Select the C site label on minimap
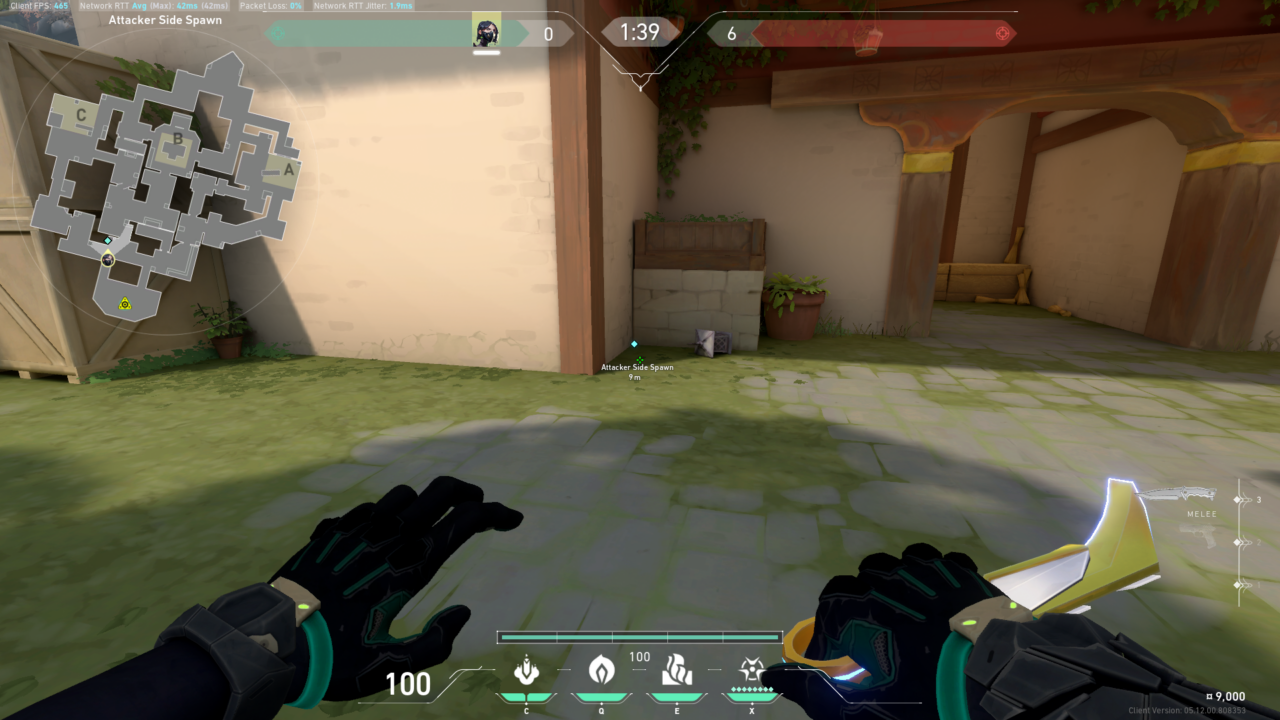Image resolution: width=1280 pixels, height=720 pixels. tap(81, 115)
